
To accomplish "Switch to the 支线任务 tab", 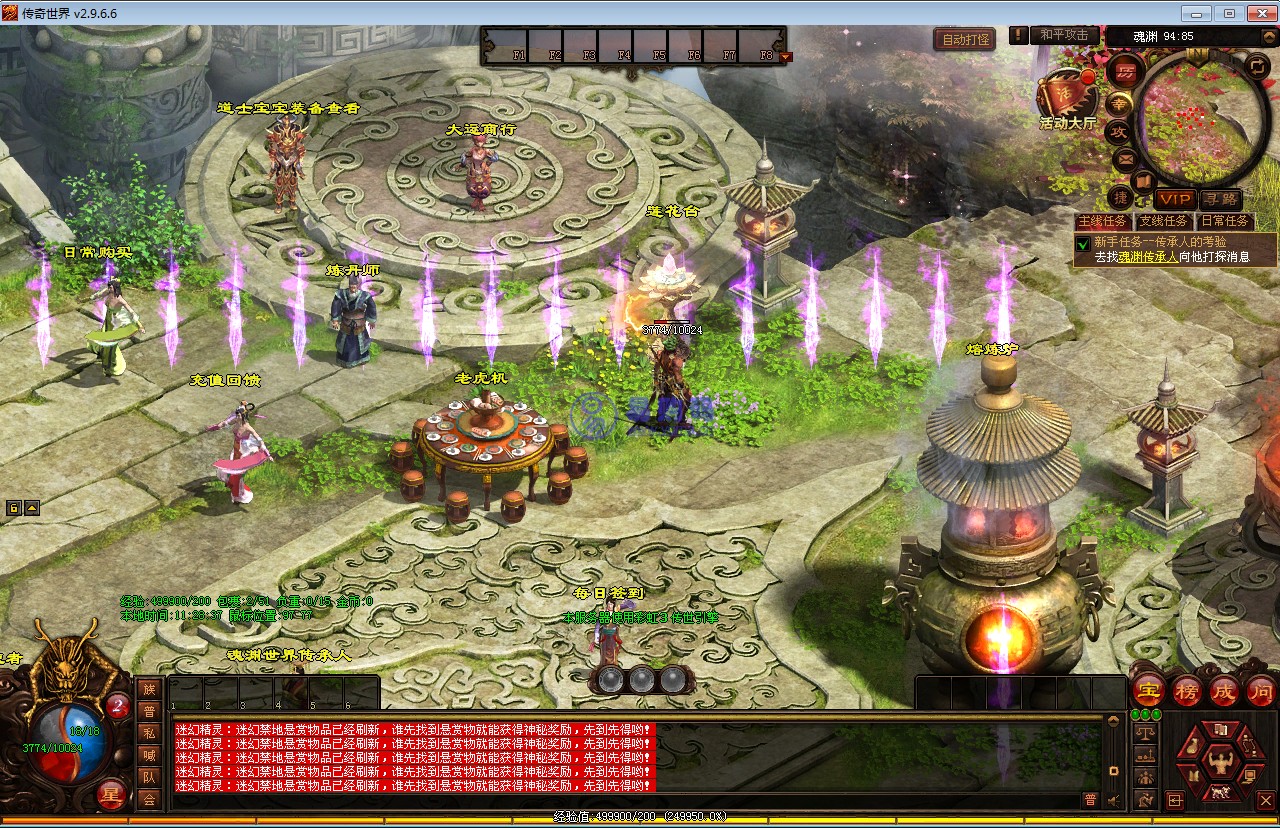I will (x=1164, y=222).
